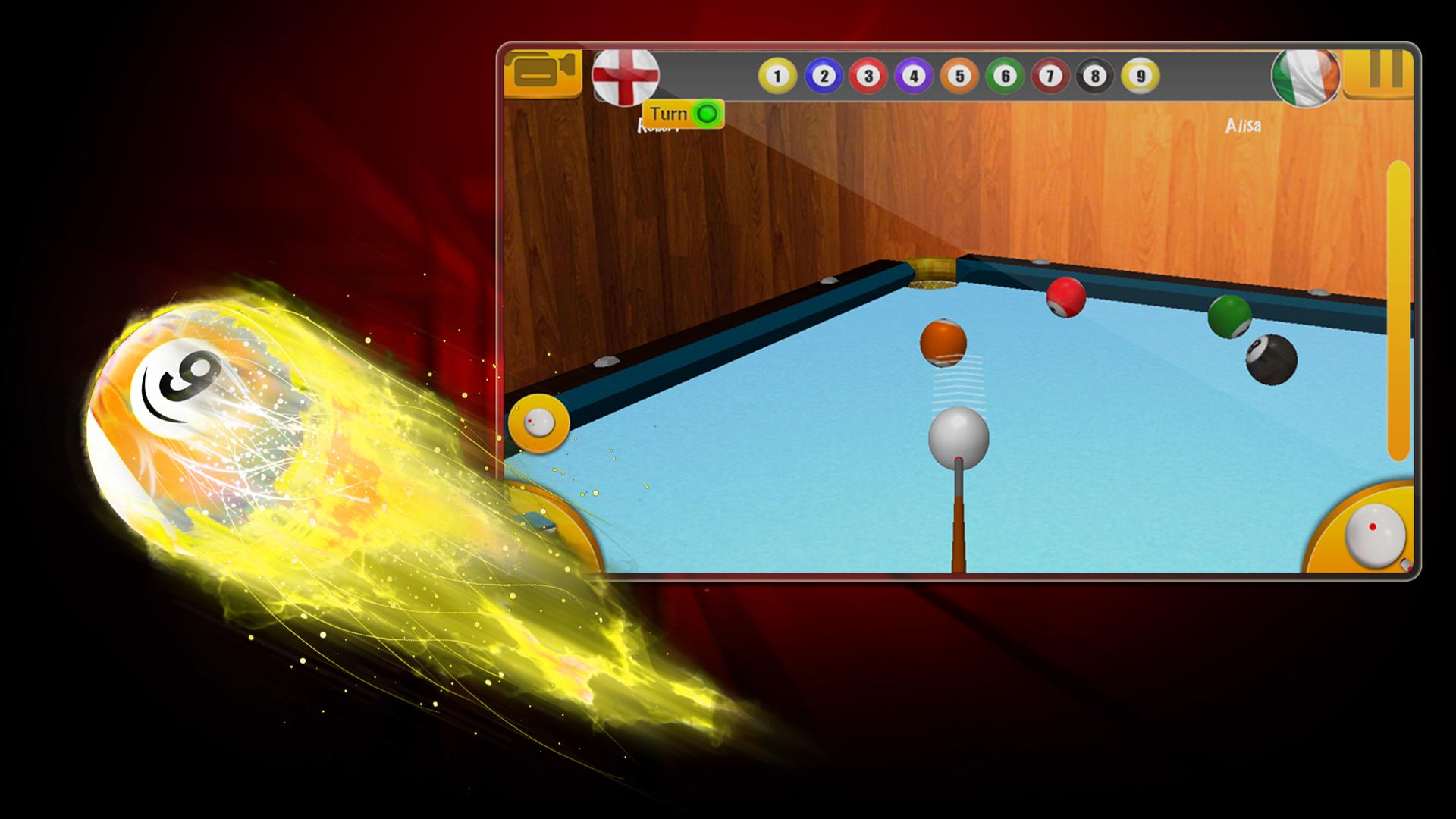Select the player name Alisa
The image size is (1456, 819).
[1244, 127]
